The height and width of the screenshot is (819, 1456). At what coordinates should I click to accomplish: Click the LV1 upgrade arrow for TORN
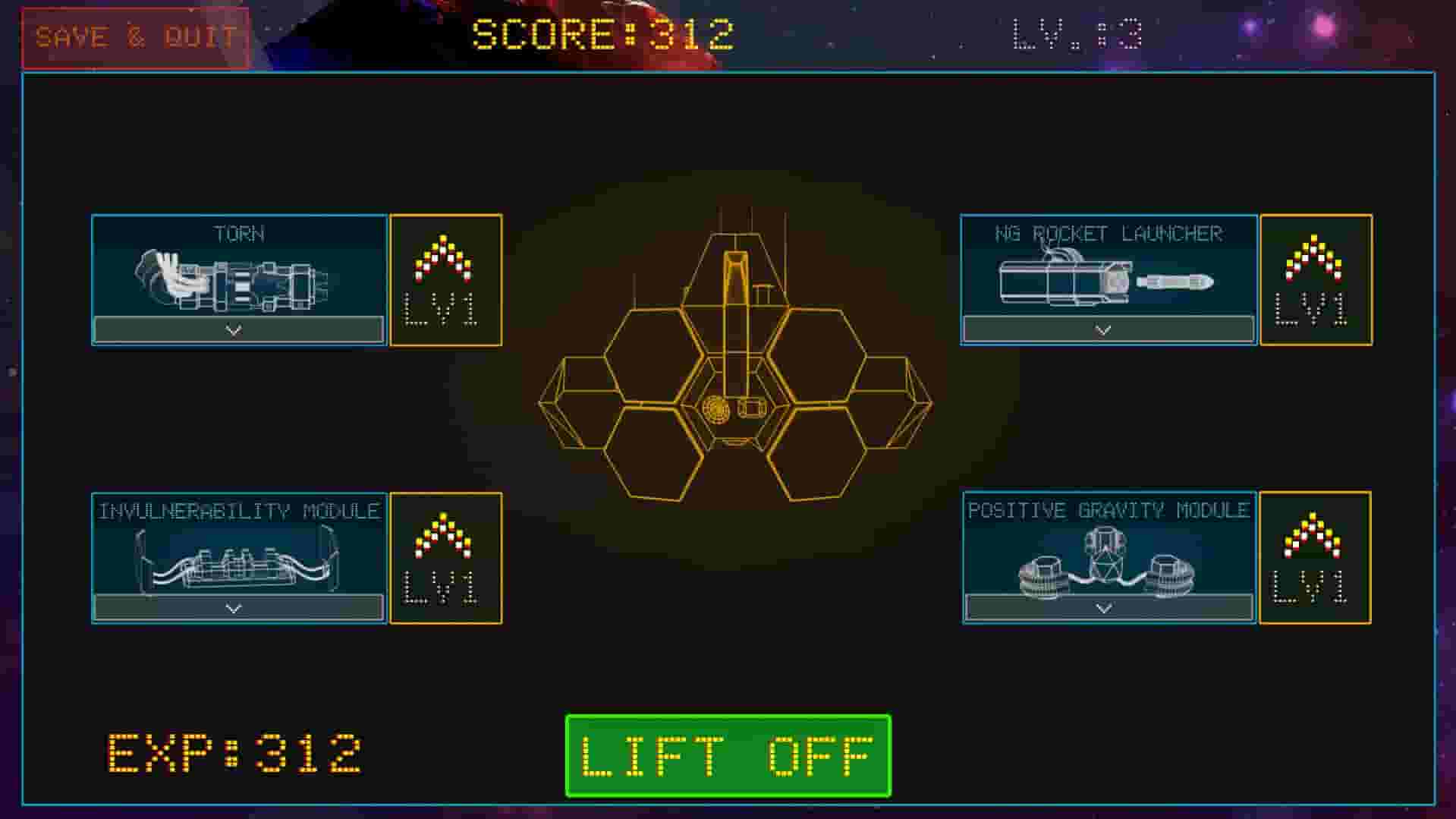click(x=446, y=279)
